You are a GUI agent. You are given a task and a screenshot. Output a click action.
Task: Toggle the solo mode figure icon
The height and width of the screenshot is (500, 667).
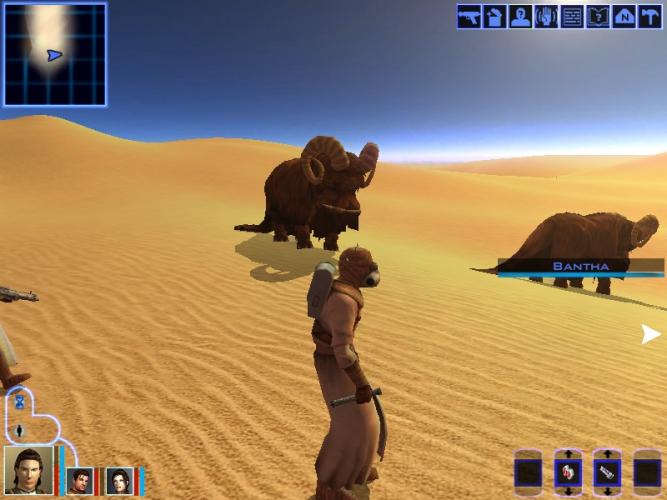[x=19, y=431]
